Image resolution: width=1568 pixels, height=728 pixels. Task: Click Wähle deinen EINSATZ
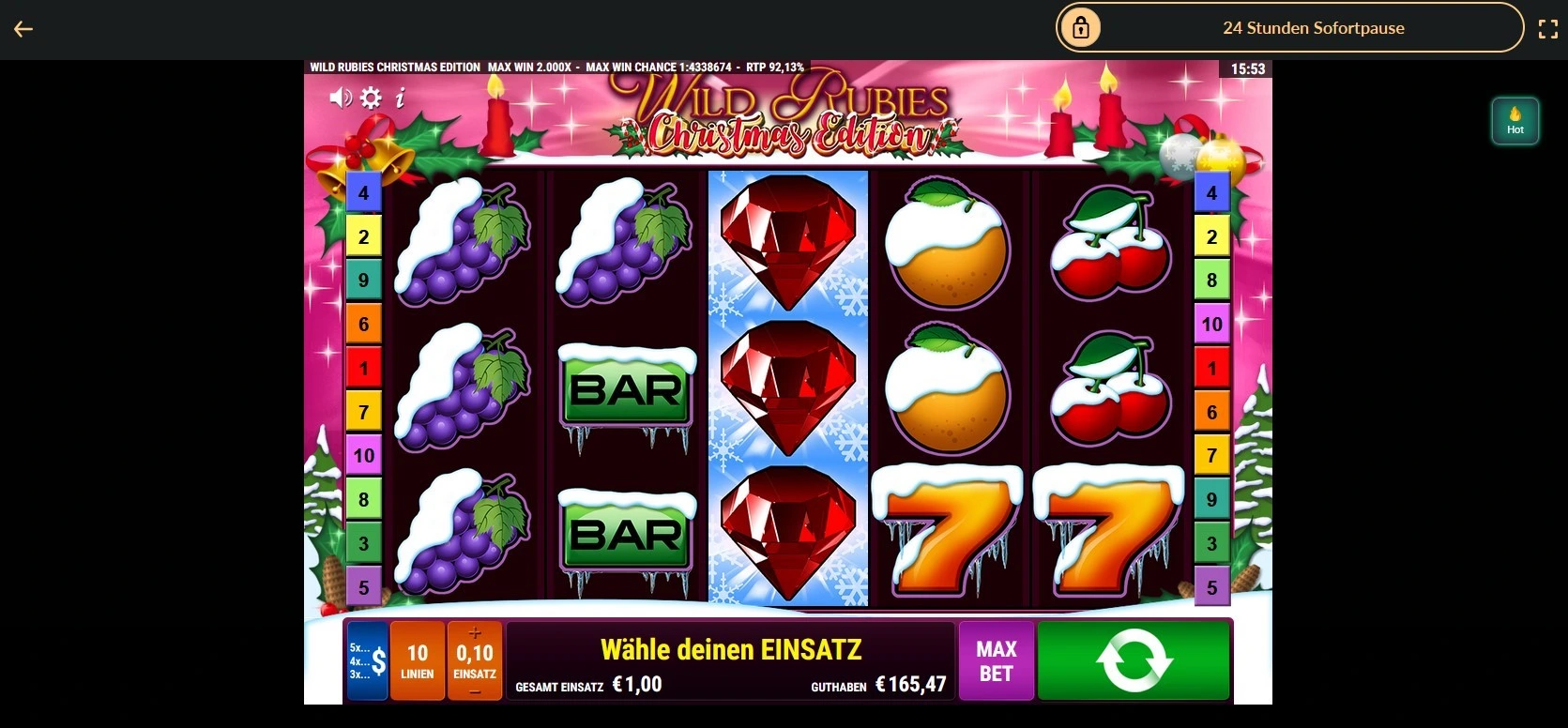coord(731,648)
